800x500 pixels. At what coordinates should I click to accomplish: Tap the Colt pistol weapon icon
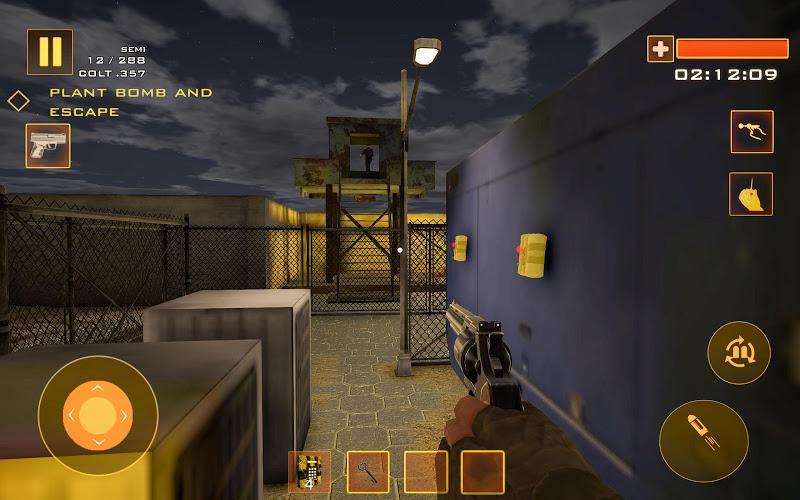point(47,146)
